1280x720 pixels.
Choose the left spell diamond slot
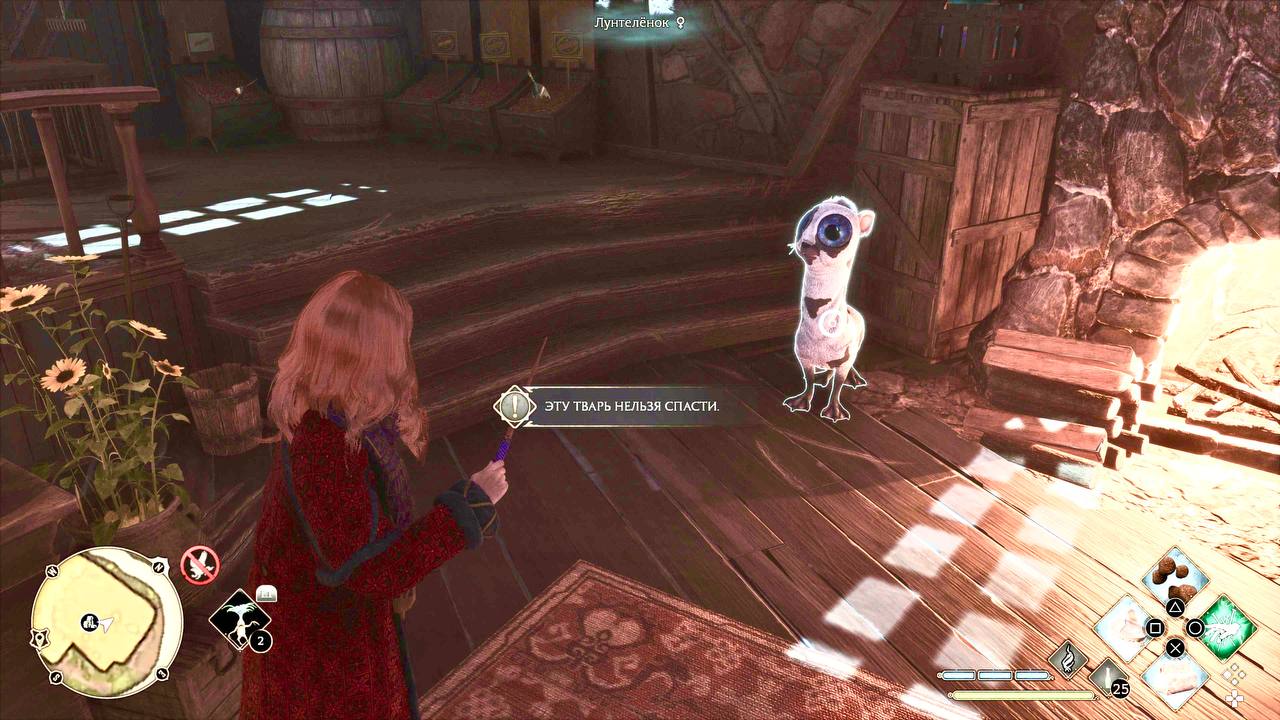coord(1126,628)
